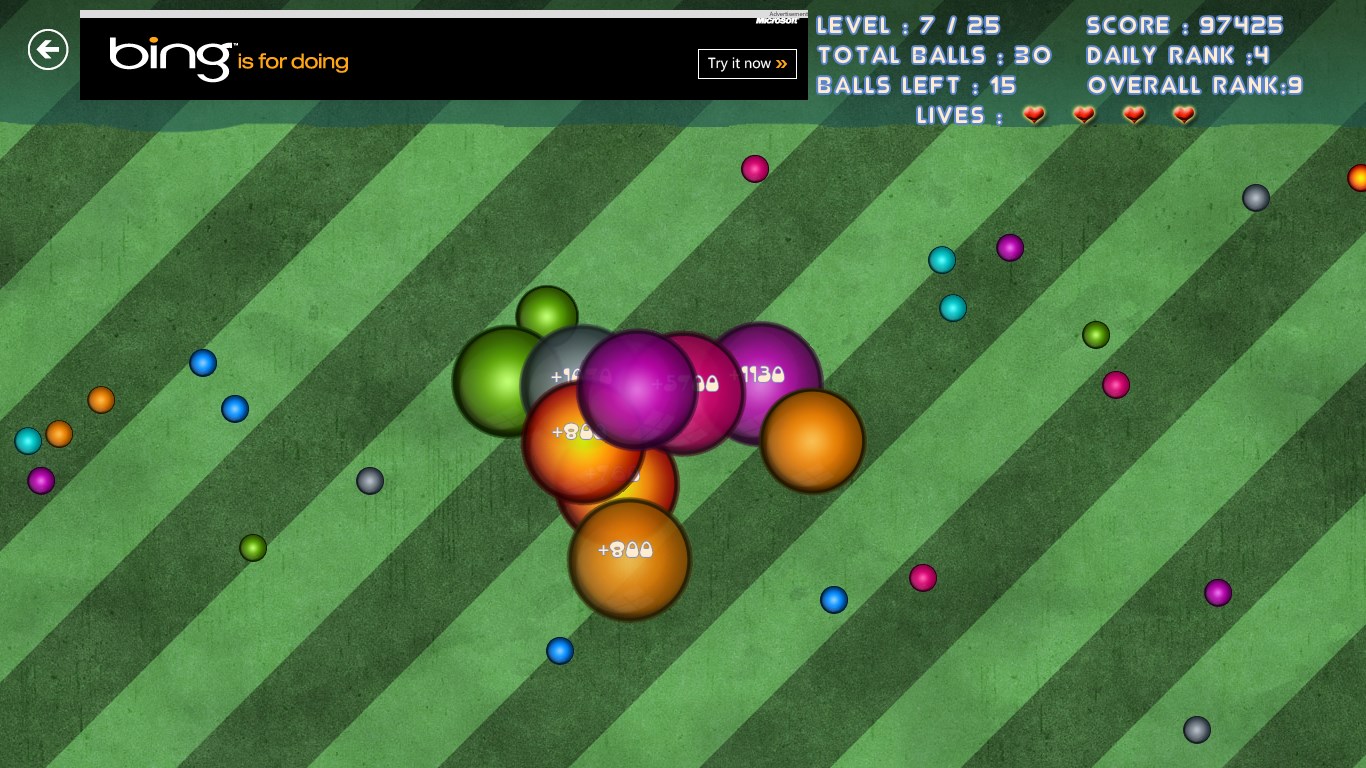Click the Try it now advertisement button
Viewport: 1366px width, 768px height.
pyautogui.click(x=747, y=63)
